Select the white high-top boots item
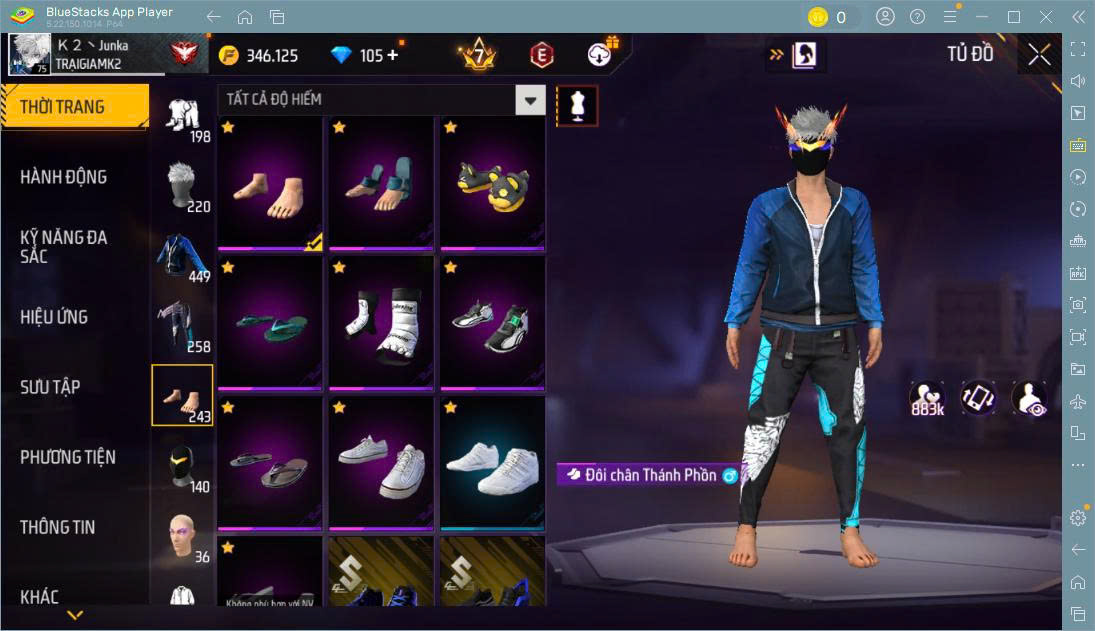Viewport: 1095px width, 631px height. 381,323
